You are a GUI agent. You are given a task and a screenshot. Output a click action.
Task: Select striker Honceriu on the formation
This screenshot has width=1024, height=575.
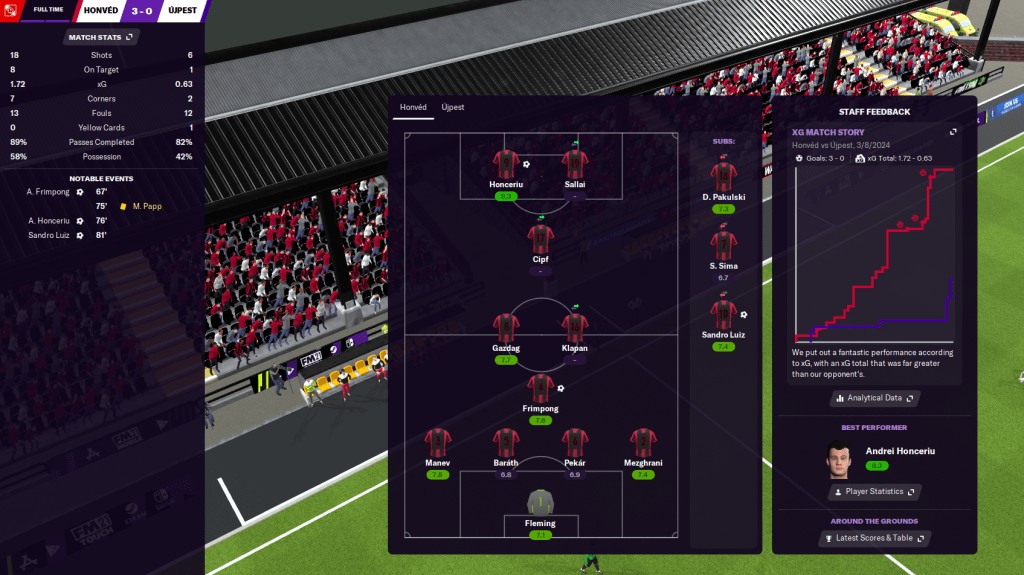coord(506,166)
